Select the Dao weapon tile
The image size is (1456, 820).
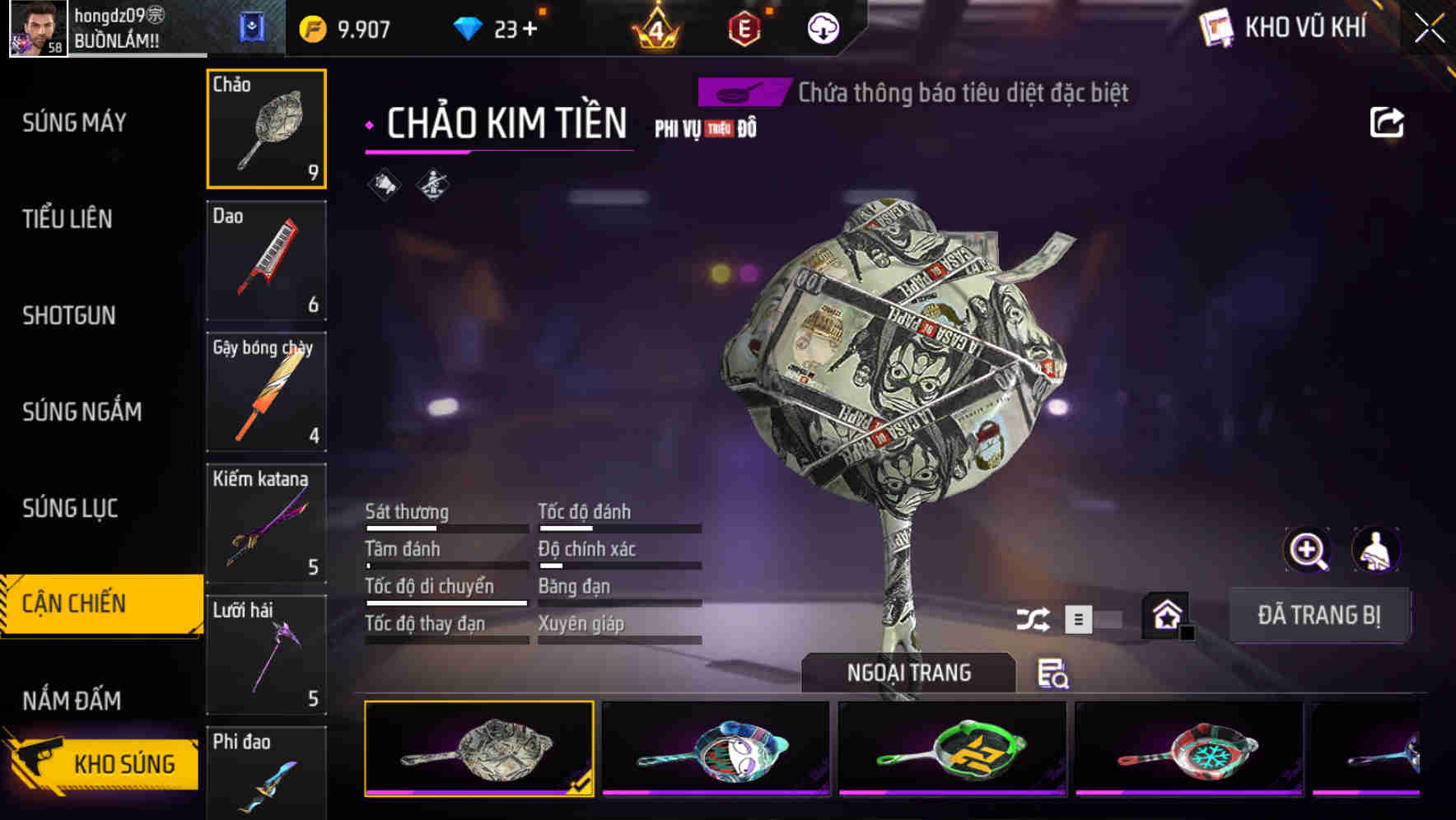[x=266, y=260]
